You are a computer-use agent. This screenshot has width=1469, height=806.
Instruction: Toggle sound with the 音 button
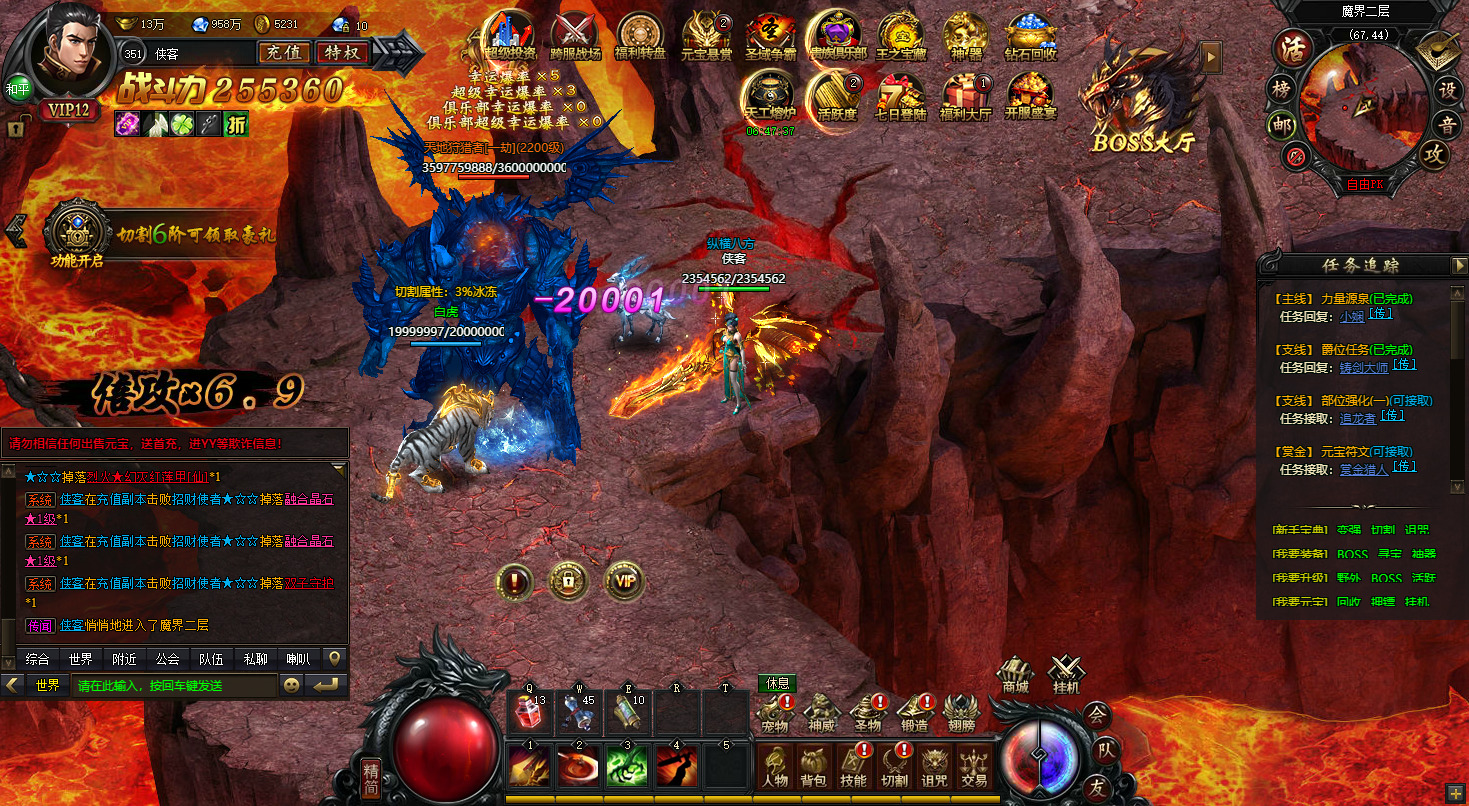pyautogui.click(x=1447, y=125)
